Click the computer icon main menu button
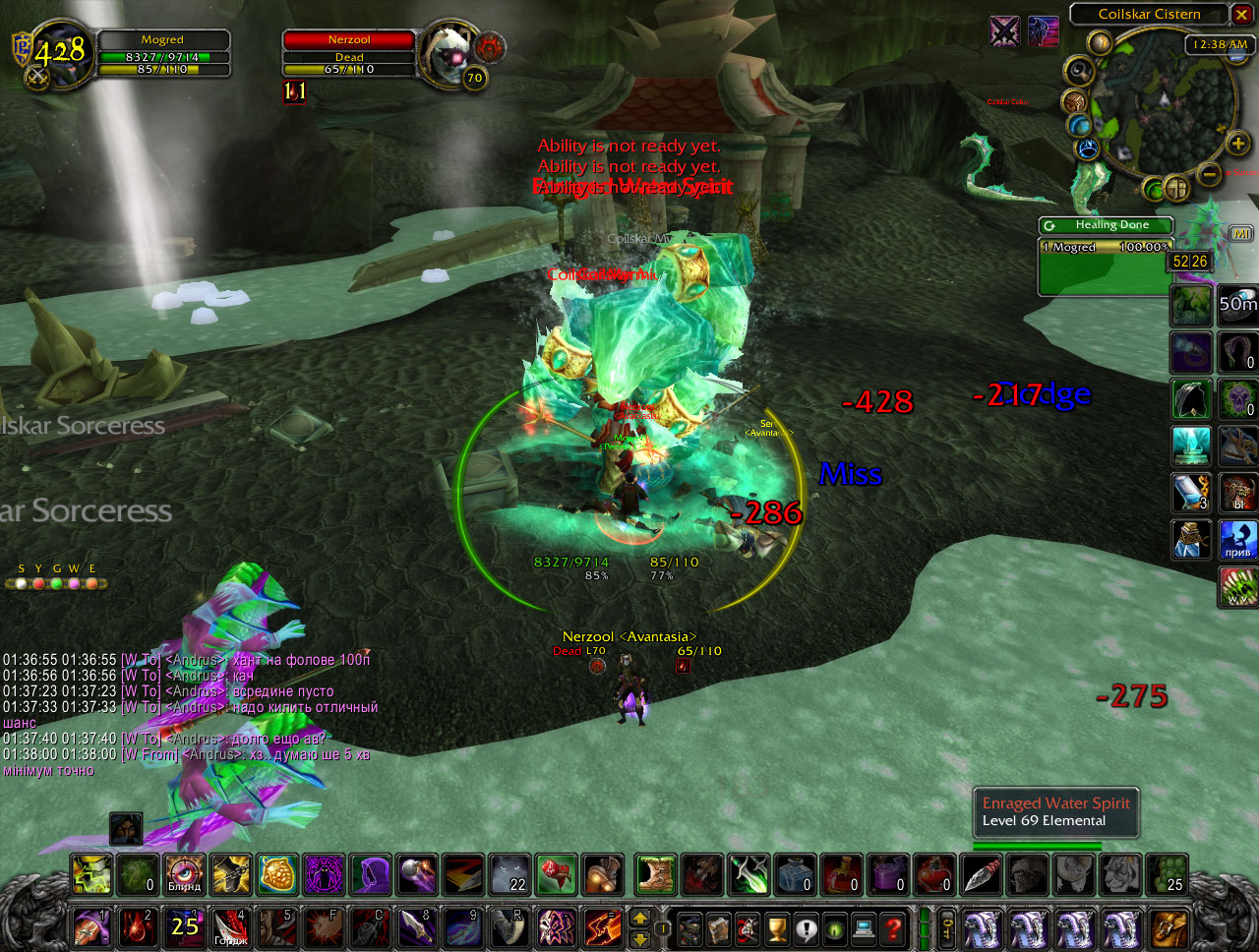Image resolution: width=1259 pixels, height=952 pixels. (865, 927)
